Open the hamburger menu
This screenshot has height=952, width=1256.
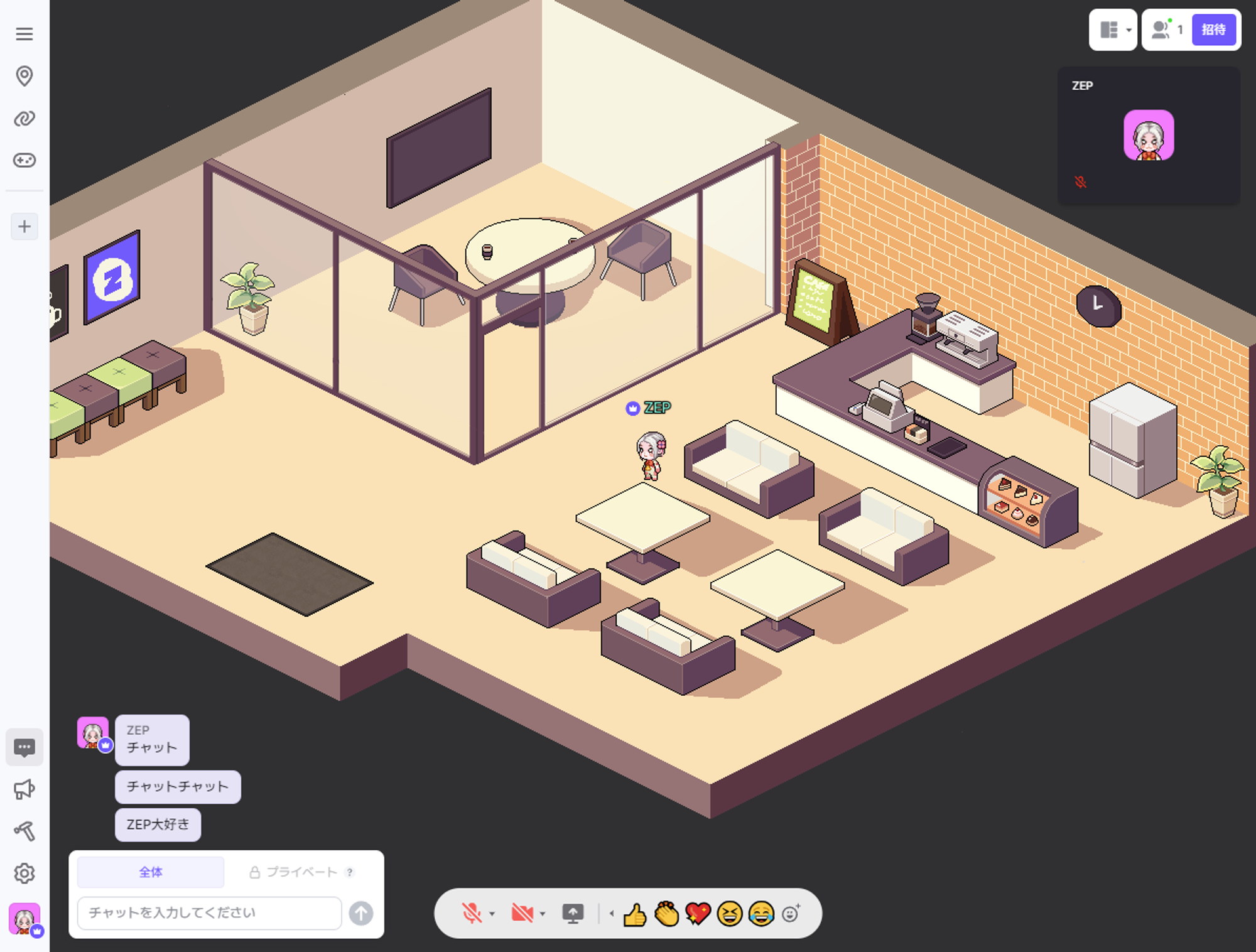[24, 34]
